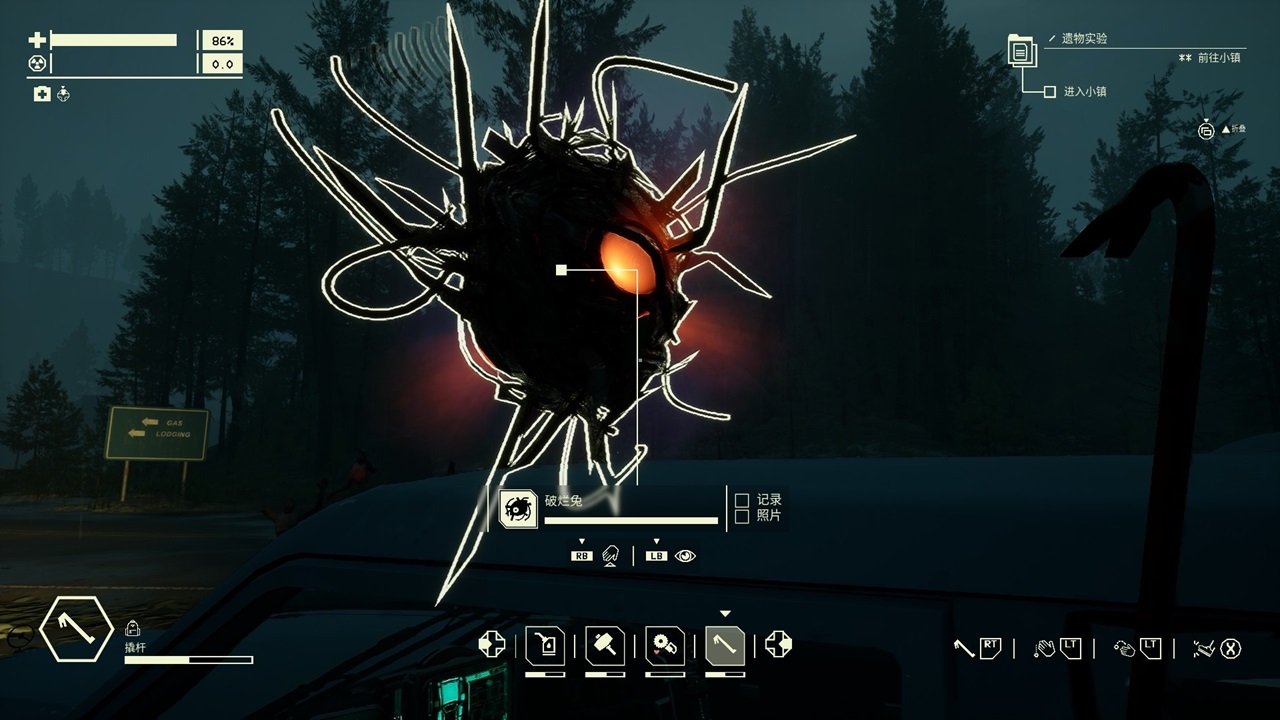Viewport: 1280px width, 720px height.
Task: Choose the hammer tool slot
Action: (x=605, y=645)
